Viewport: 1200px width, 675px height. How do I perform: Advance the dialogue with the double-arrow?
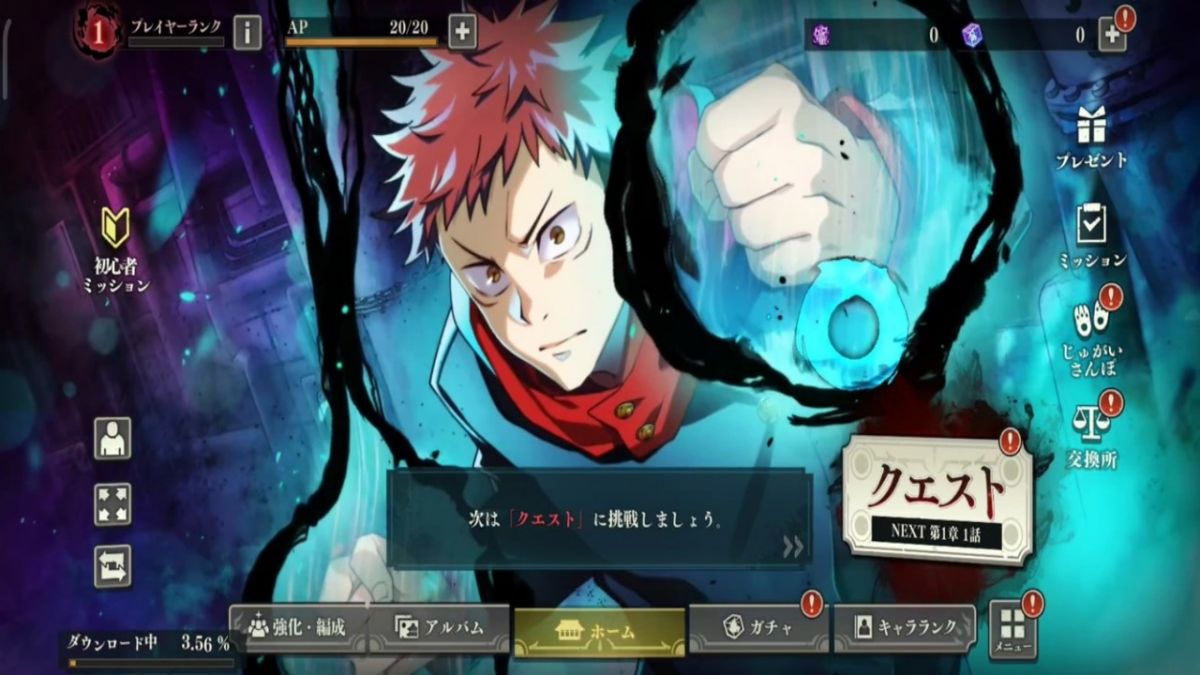pyautogui.click(x=793, y=546)
